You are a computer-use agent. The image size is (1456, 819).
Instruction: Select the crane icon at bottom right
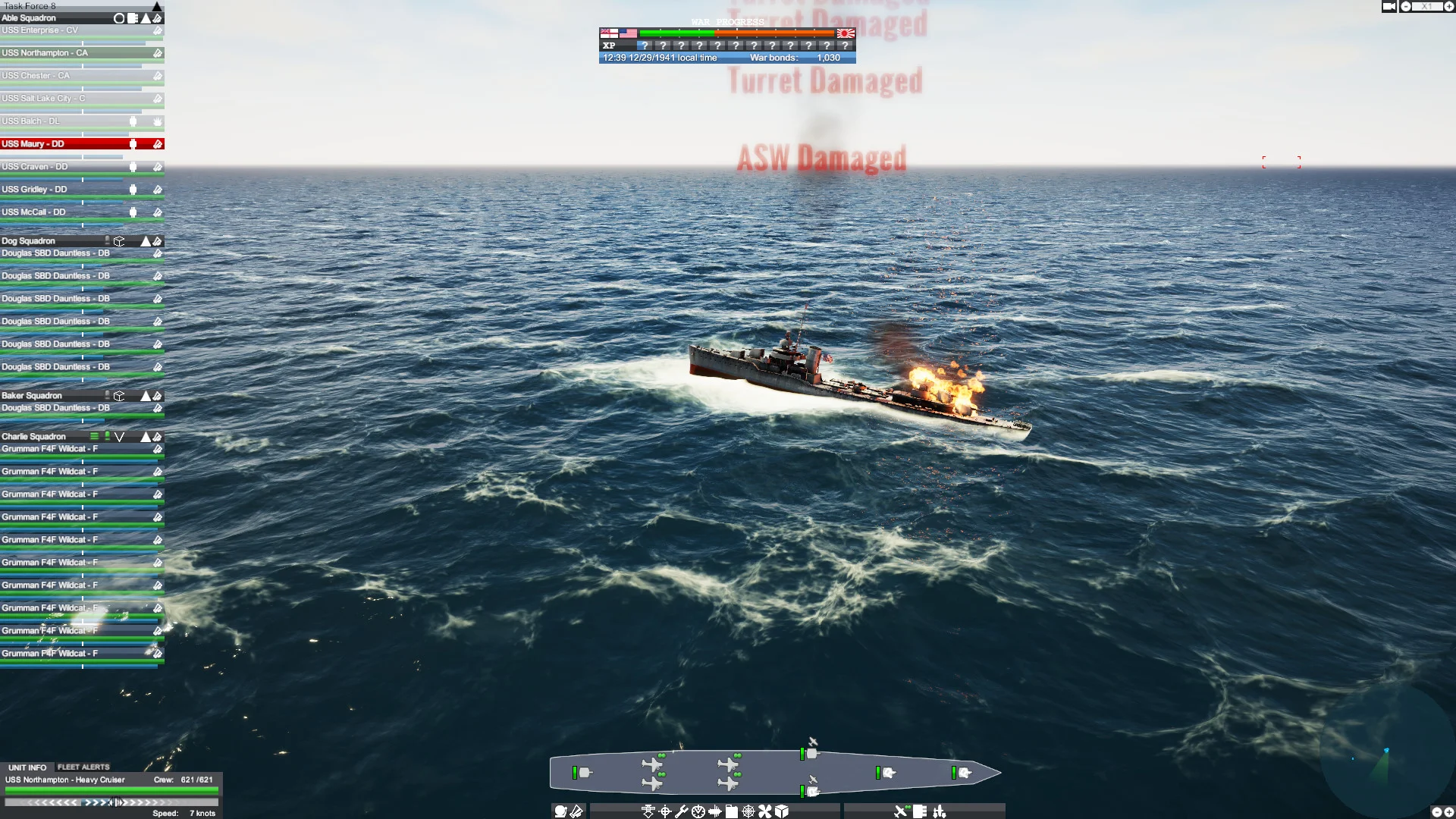940,811
